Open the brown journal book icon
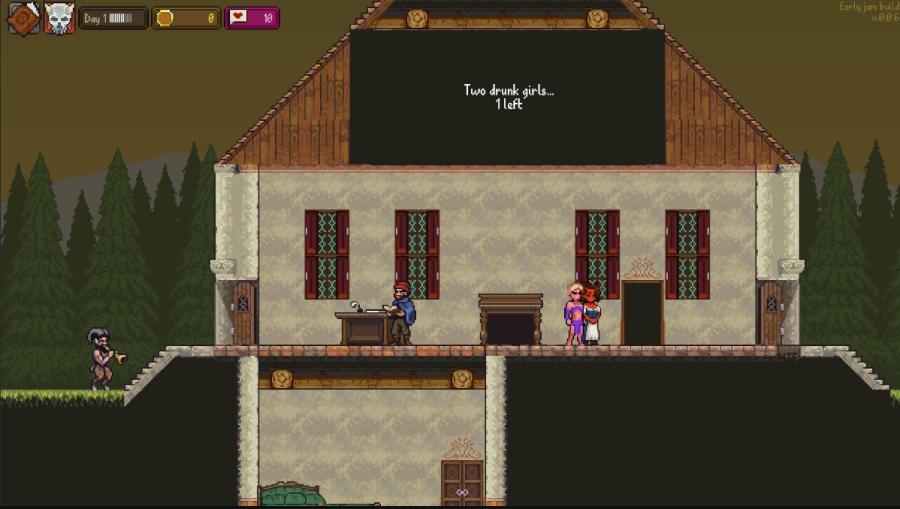 coord(23,18)
